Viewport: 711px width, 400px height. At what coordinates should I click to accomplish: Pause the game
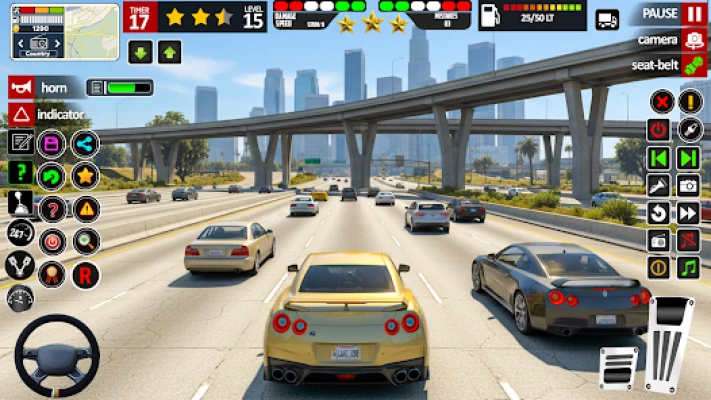pyautogui.click(x=694, y=14)
